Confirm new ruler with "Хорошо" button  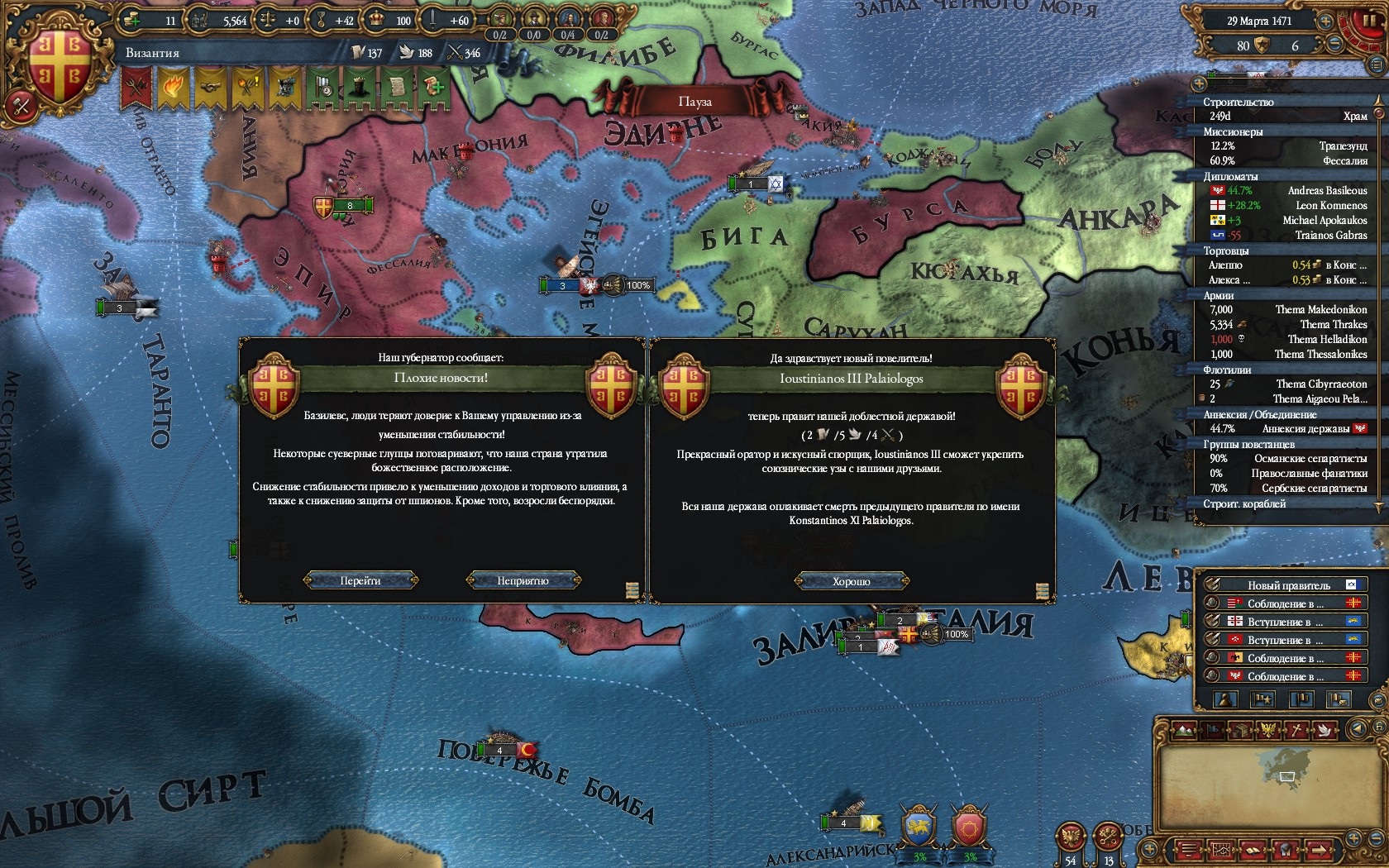(852, 581)
